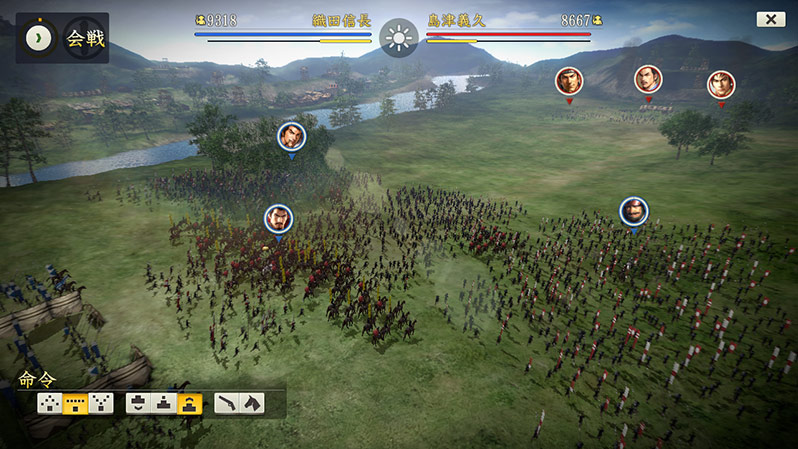
Task: Select the hold position command icon
Action: tap(165, 403)
